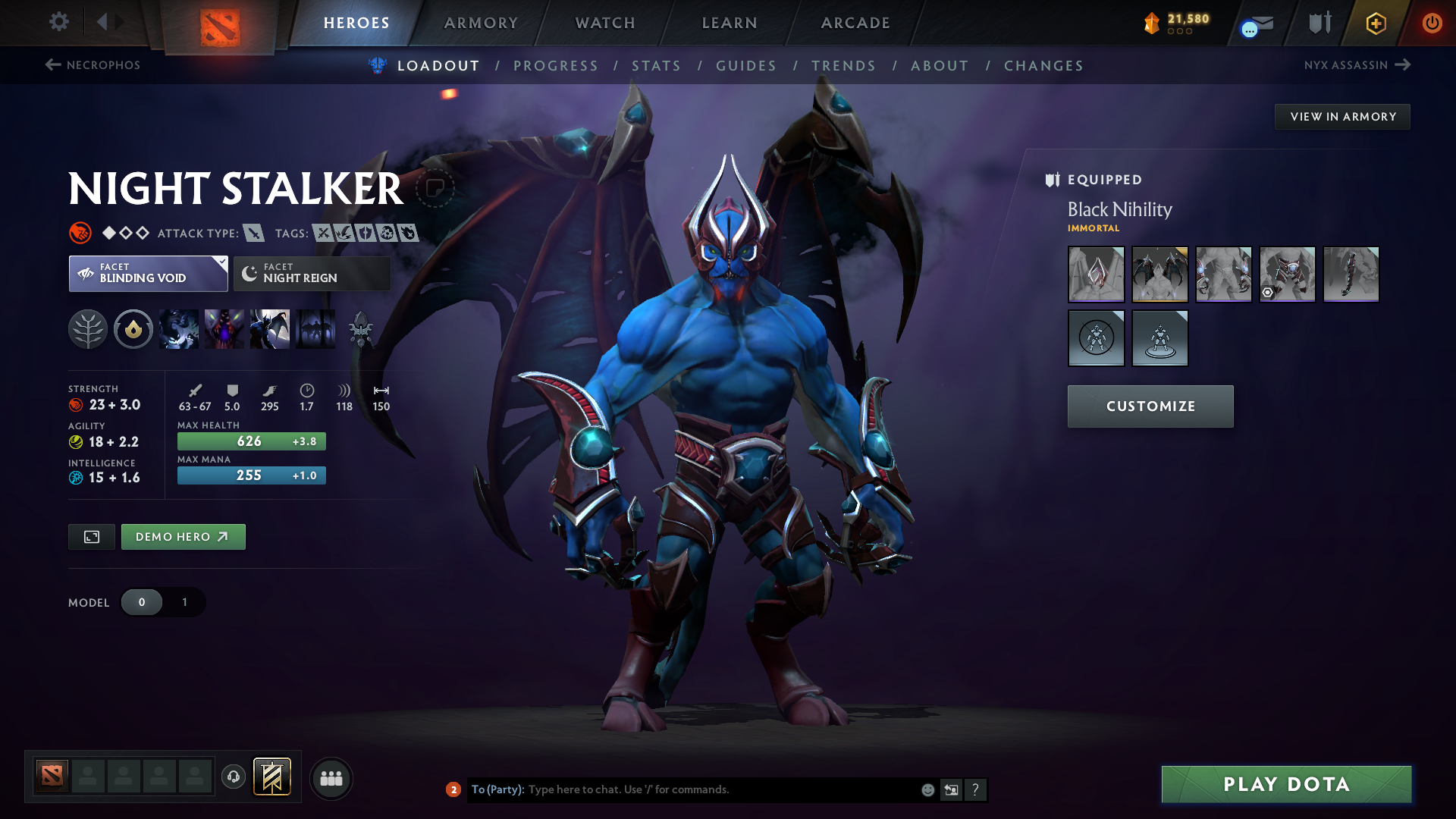Viewport: 1456px width, 819px height.
Task: Click the Dota Plus hexagon icon
Action: pyautogui.click(x=1375, y=22)
